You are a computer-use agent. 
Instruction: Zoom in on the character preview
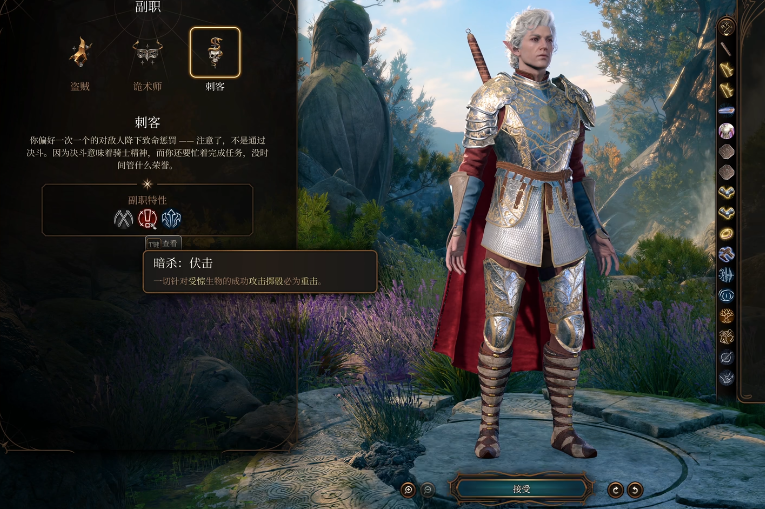(x=408, y=489)
